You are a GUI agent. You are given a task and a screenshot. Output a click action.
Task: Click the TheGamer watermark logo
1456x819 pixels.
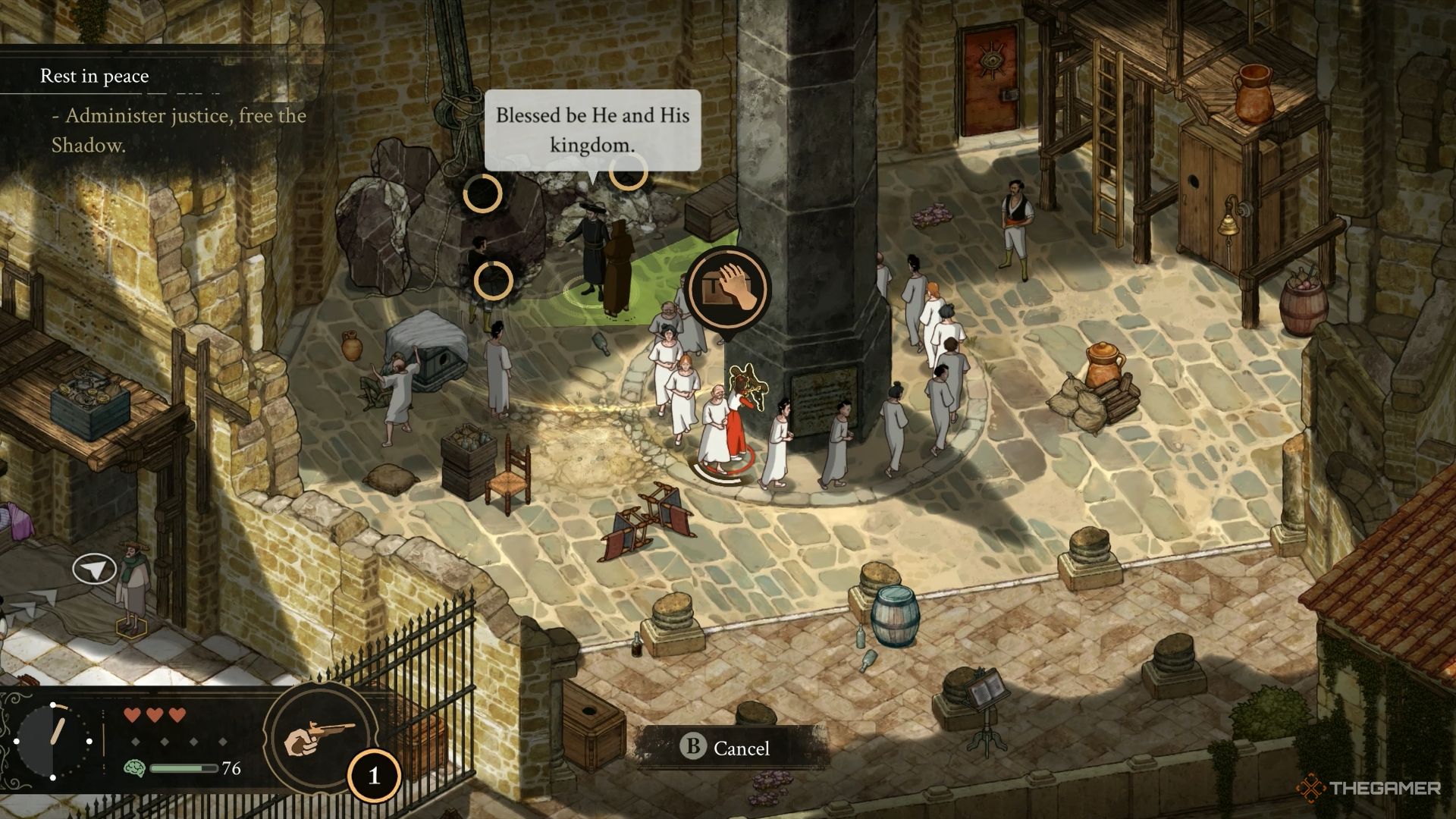coord(1370,789)
